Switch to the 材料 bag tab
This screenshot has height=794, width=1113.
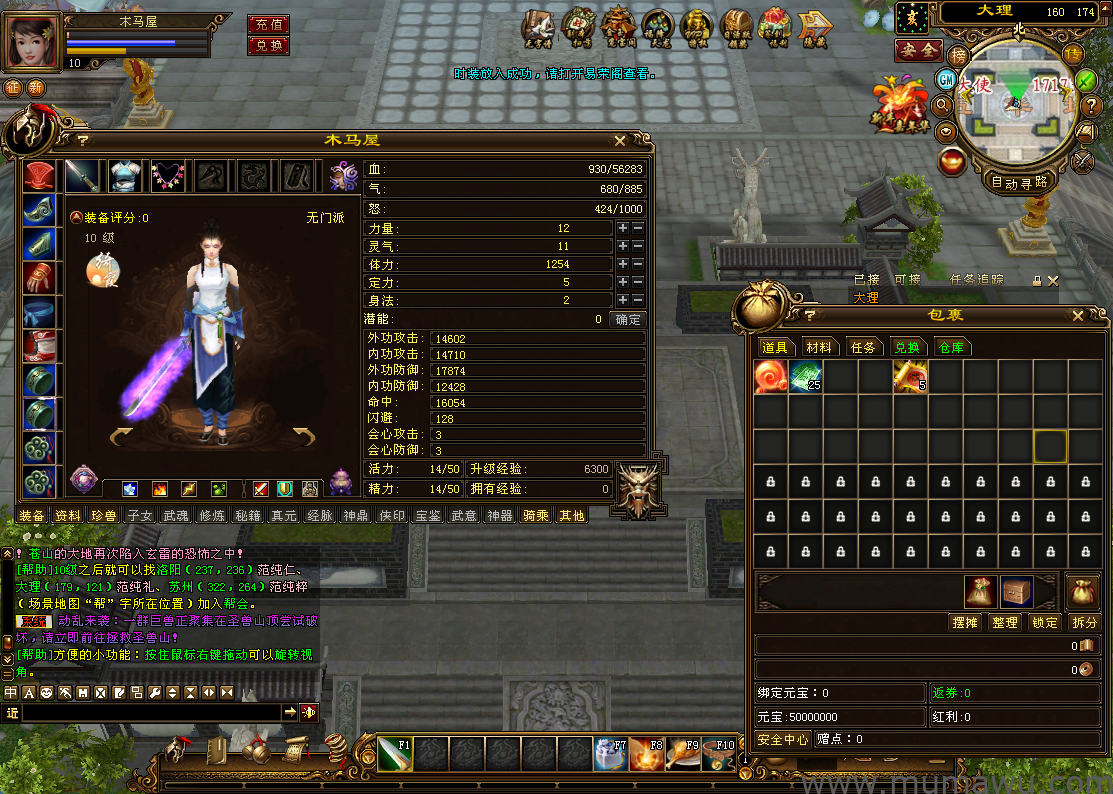click(x=819, y=347)
